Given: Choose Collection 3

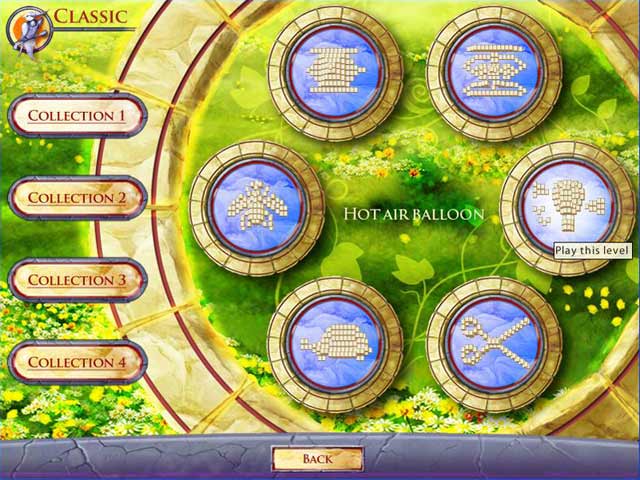Looking at the screenshot, I should click(x=77, y=280).
